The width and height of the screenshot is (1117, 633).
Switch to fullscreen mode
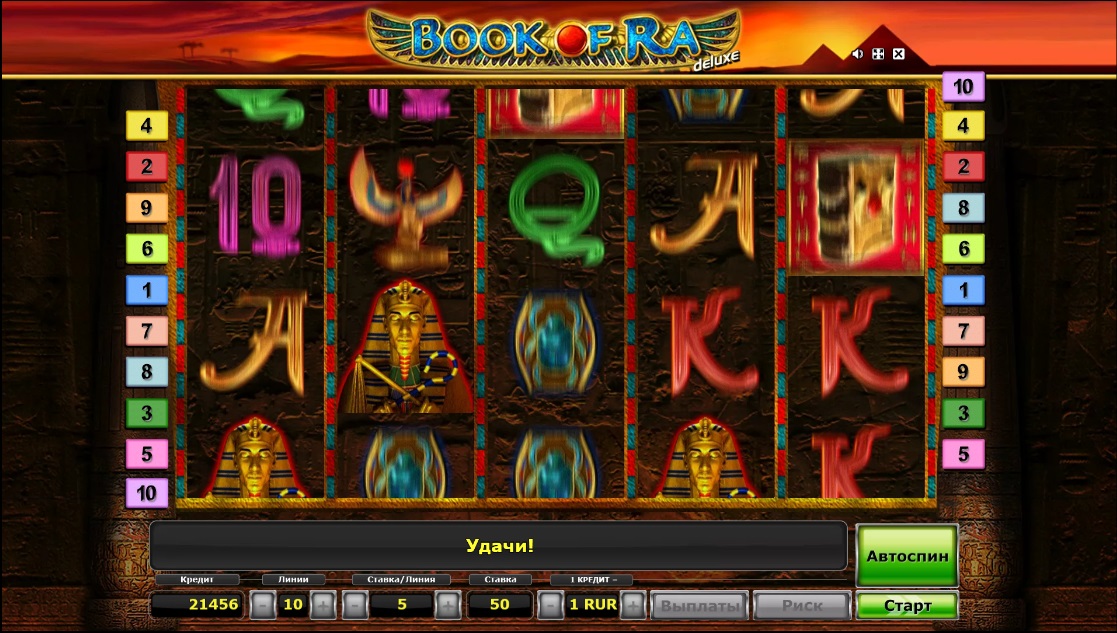[x=878, y=54]
